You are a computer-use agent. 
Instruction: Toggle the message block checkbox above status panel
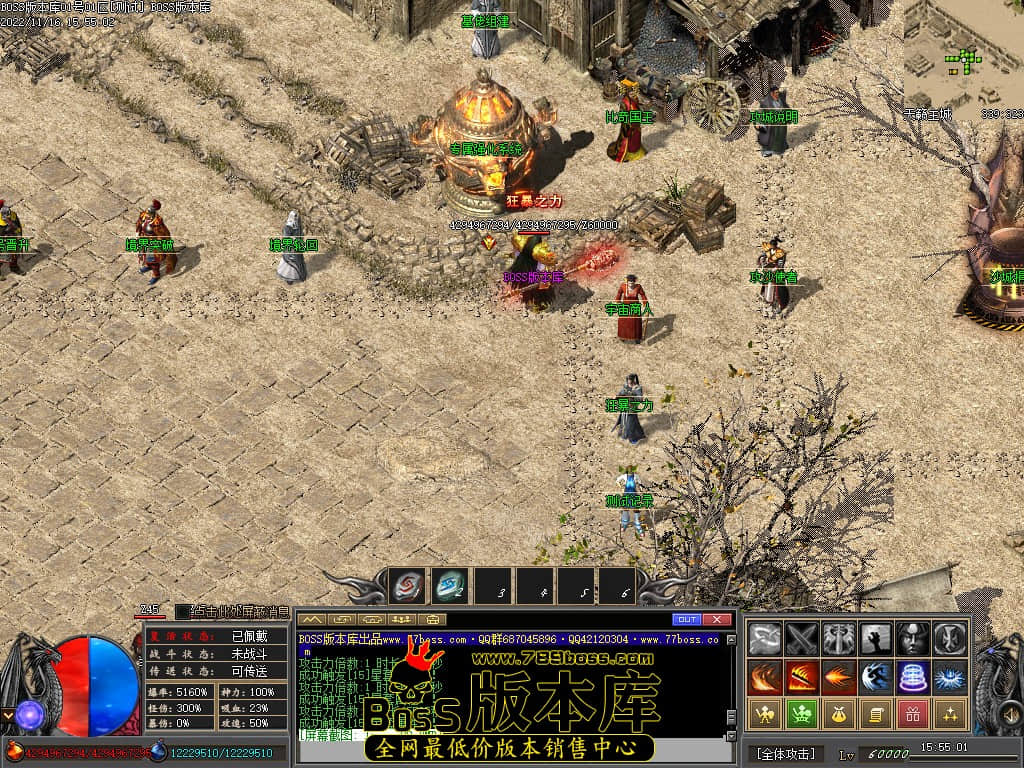pos(182,612)
